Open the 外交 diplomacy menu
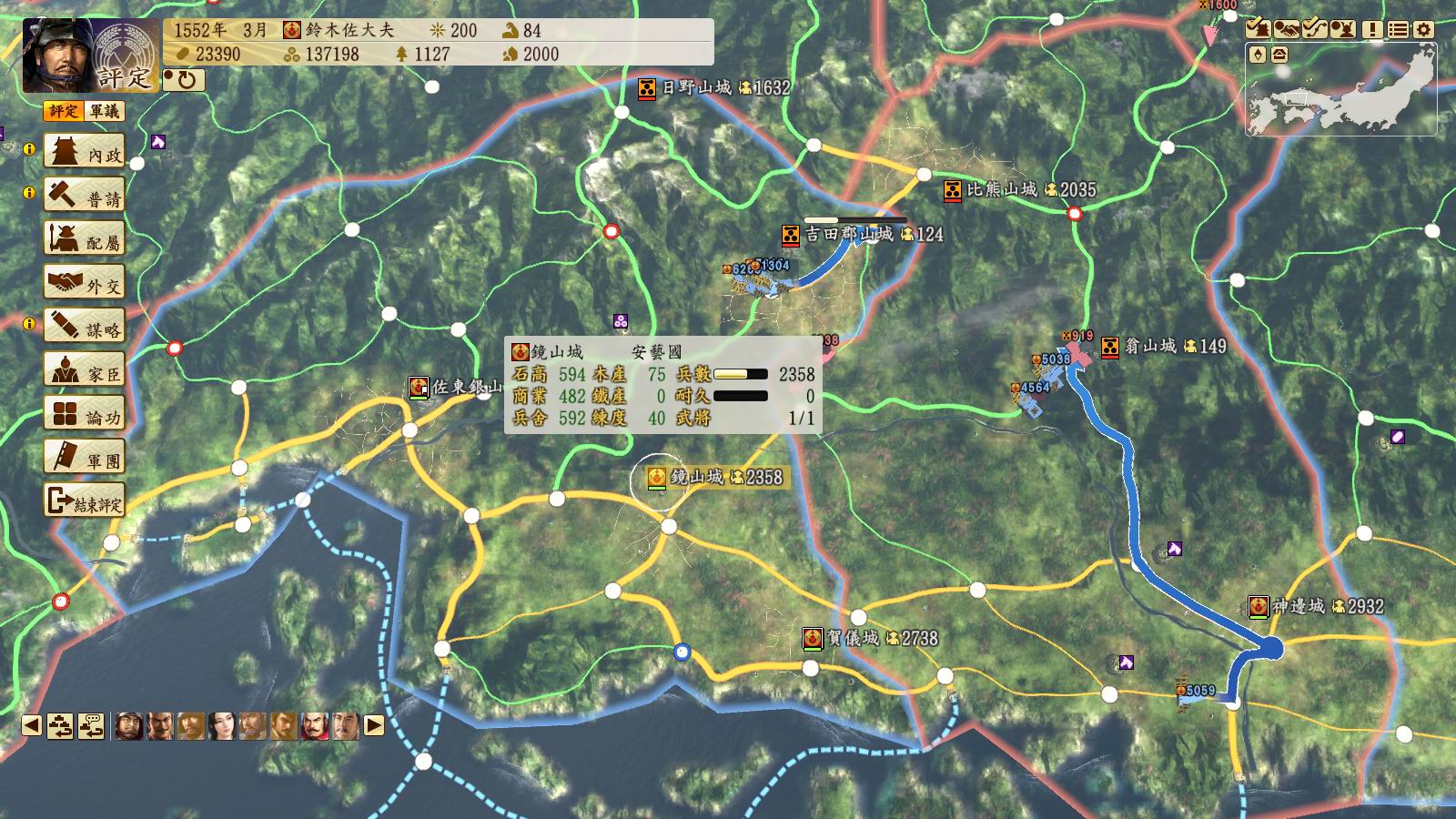Screen dimensions: 1456x819 [x=85, y=283]
